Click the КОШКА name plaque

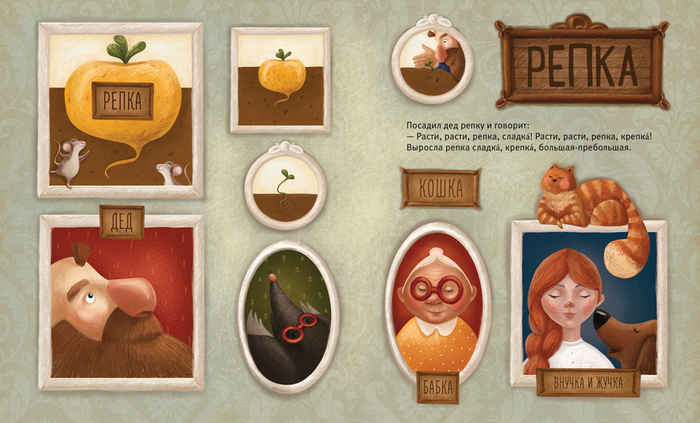point(441,188)
